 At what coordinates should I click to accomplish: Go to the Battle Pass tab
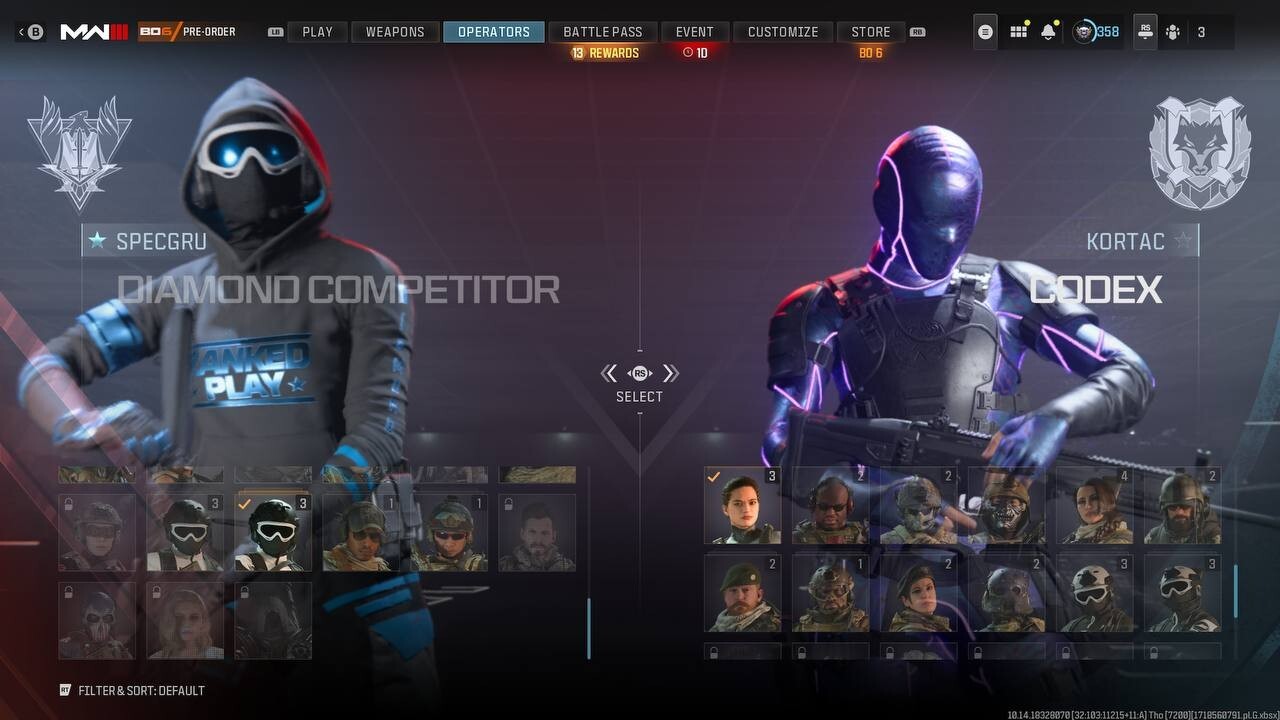click(602, 32)
